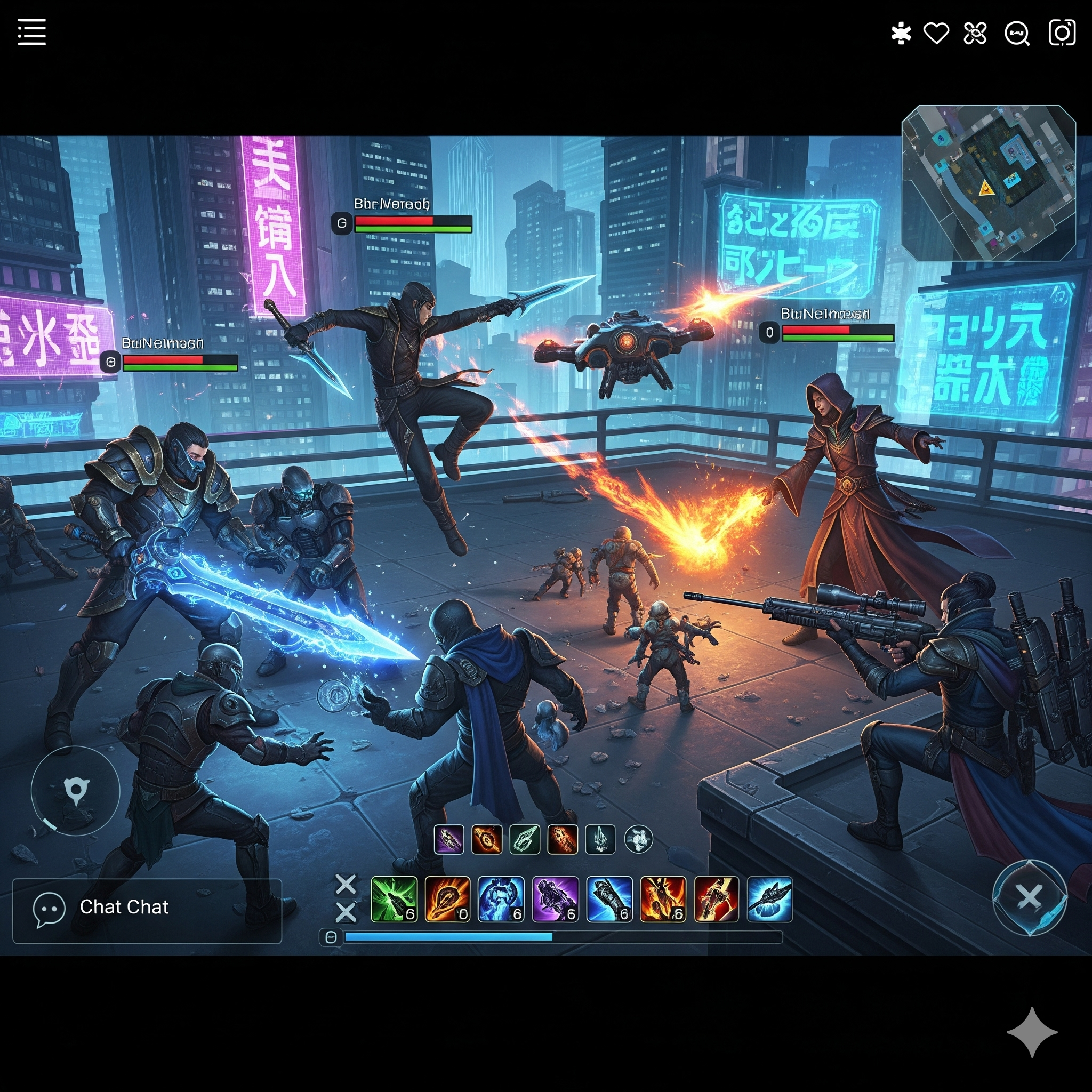Open the city minimap

point(988,183)
